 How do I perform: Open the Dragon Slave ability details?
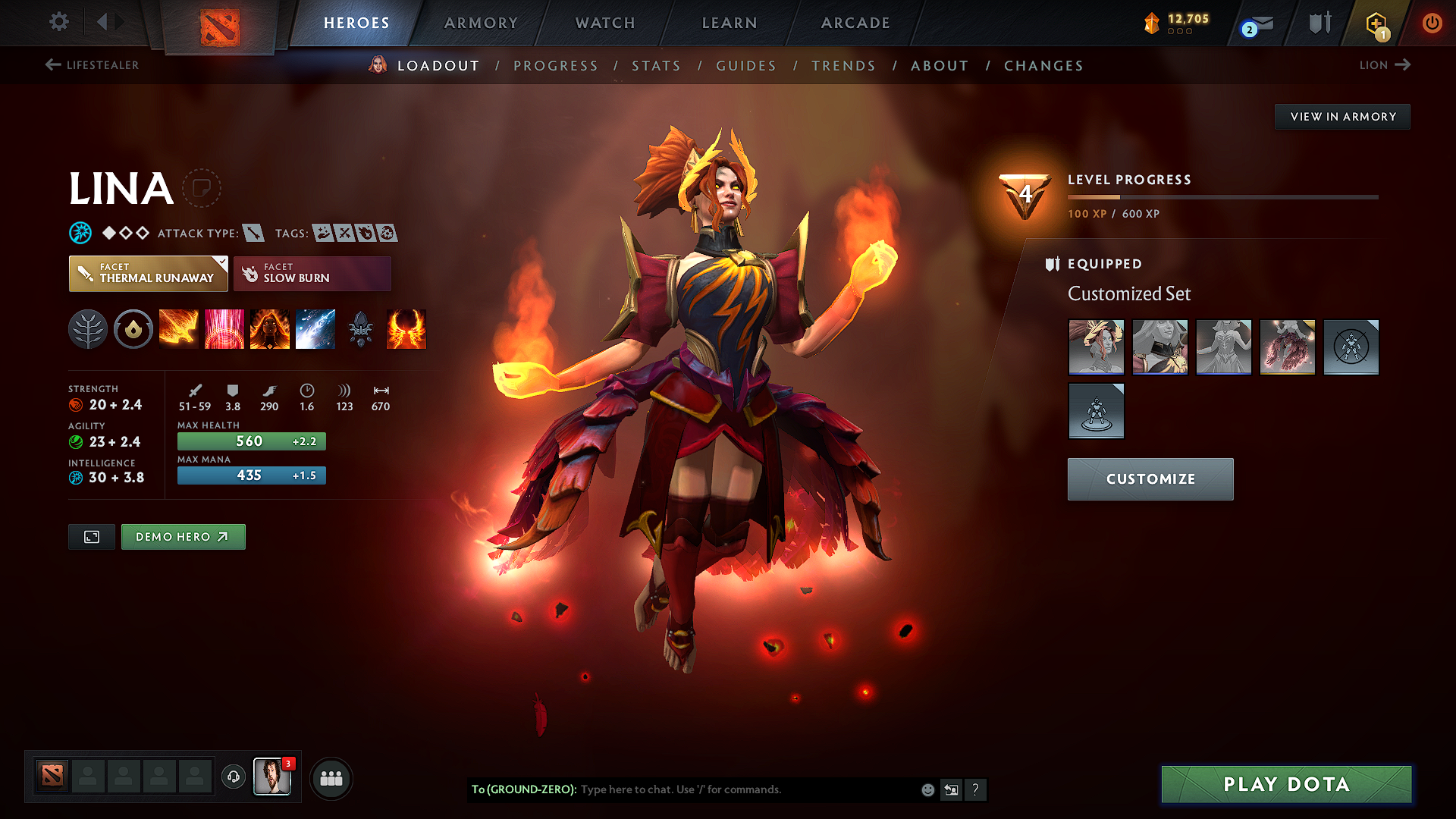[179, 328]
